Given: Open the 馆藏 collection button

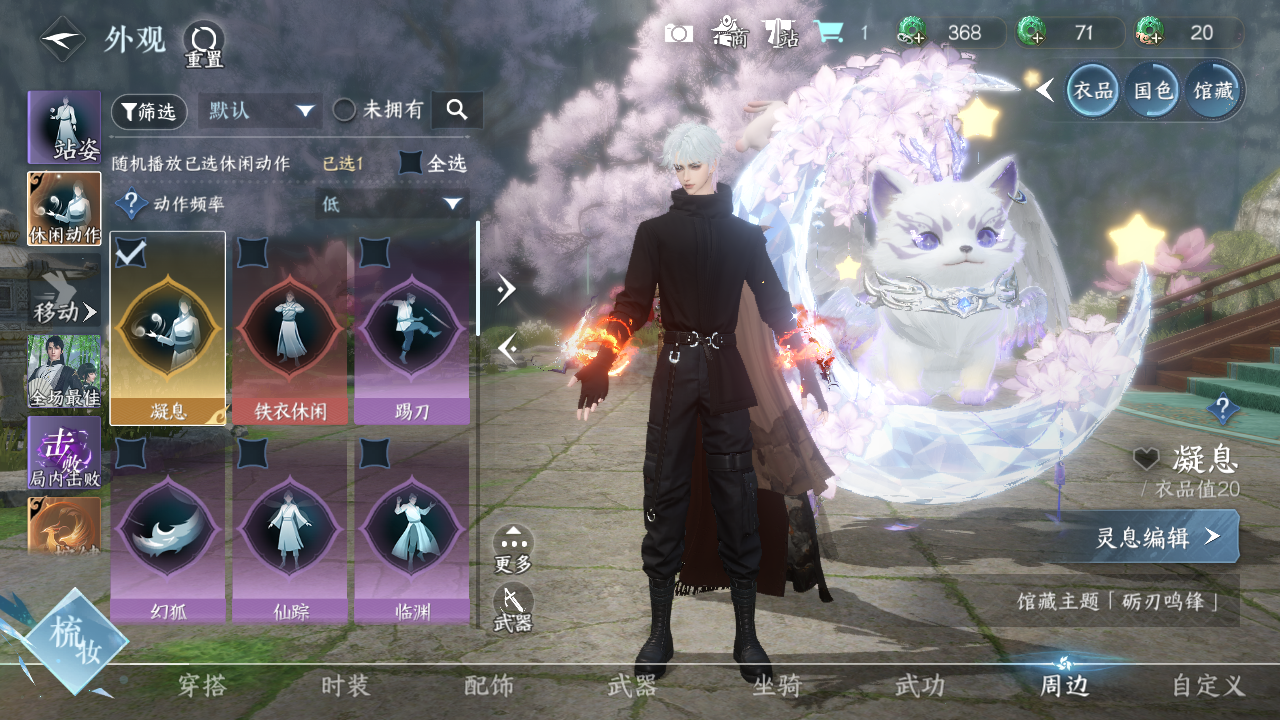Looking at the screenshot, I should point(1213,91).
